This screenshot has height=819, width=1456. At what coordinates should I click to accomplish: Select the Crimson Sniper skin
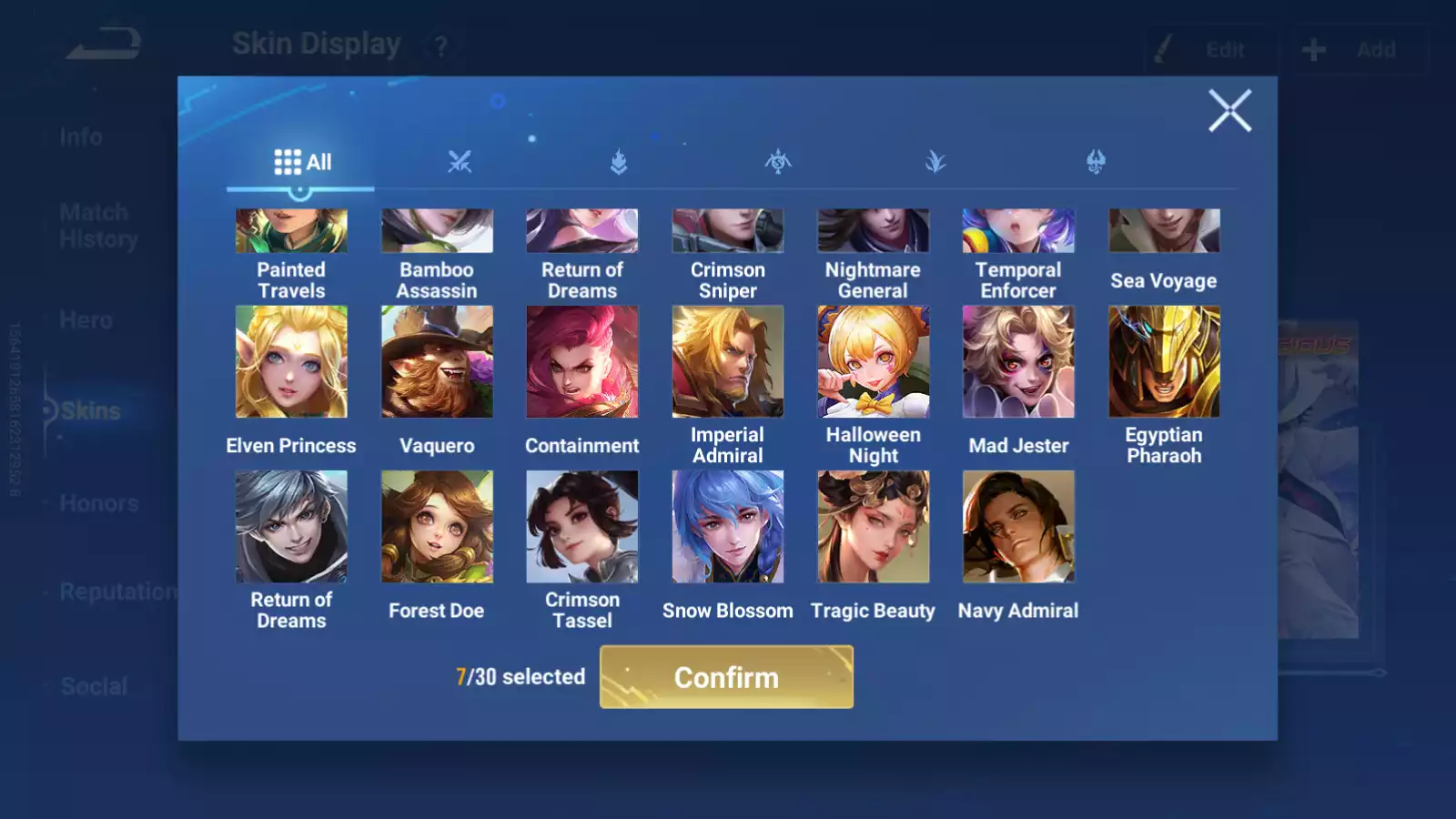727,232
